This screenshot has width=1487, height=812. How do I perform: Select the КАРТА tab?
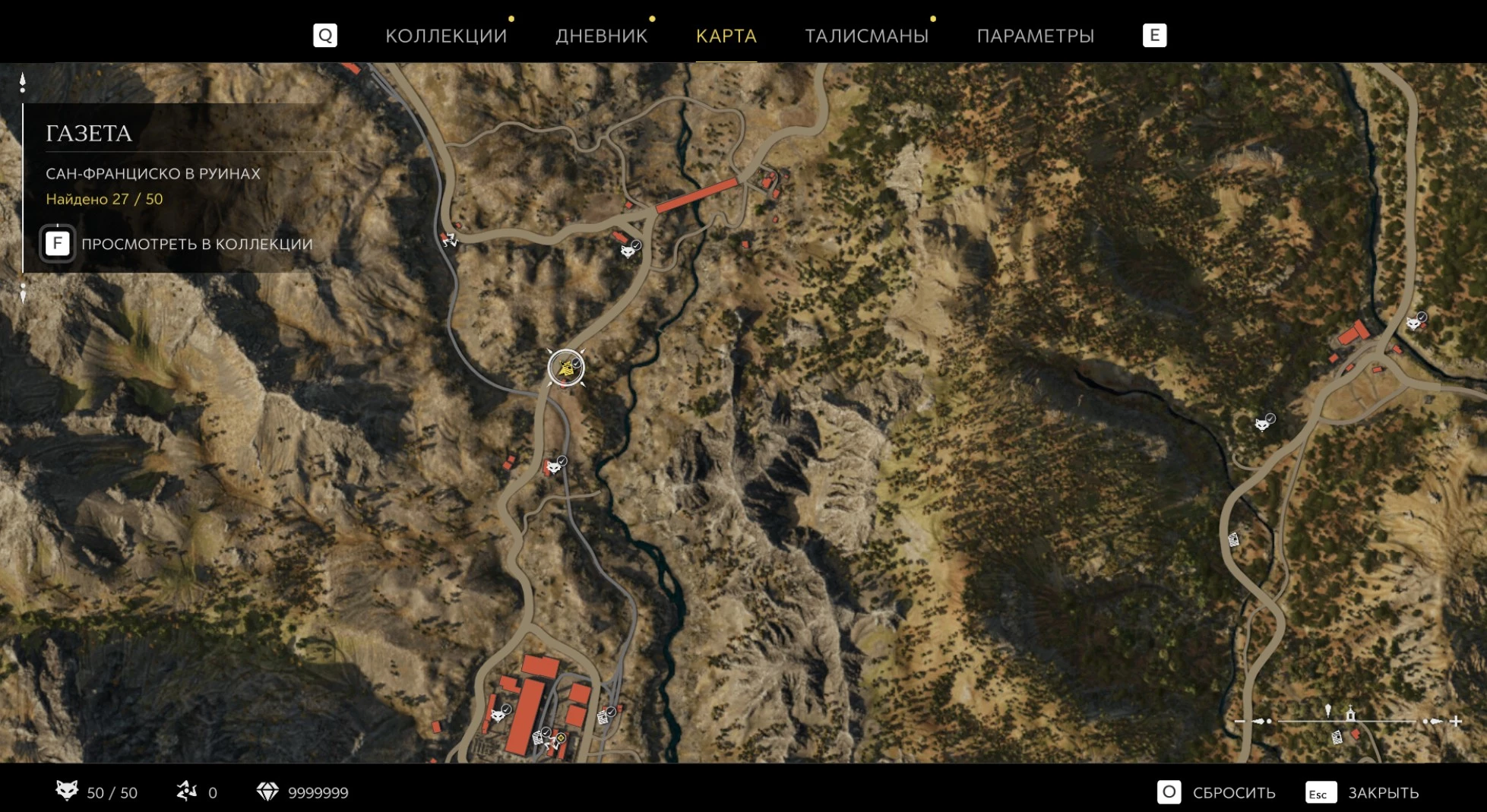pyautogui.click(x=726, y=36)
